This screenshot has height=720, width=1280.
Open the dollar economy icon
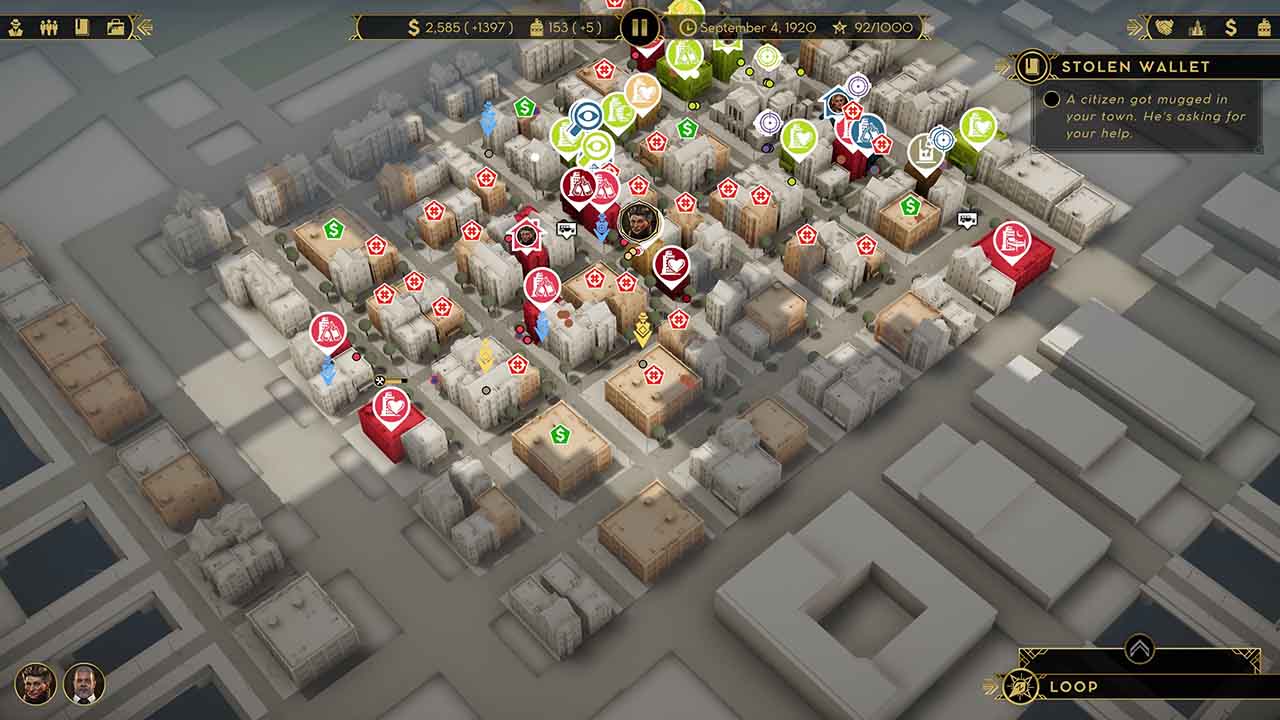(1232, 26)
